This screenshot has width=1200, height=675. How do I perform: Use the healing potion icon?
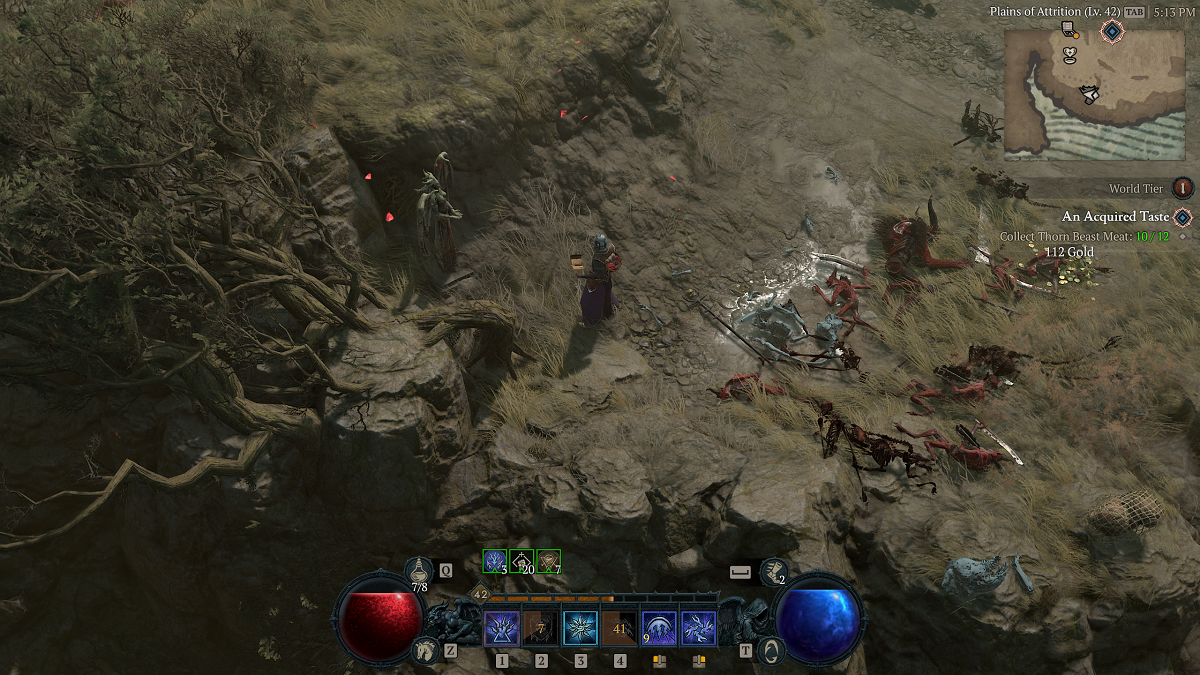click(420, 570)
